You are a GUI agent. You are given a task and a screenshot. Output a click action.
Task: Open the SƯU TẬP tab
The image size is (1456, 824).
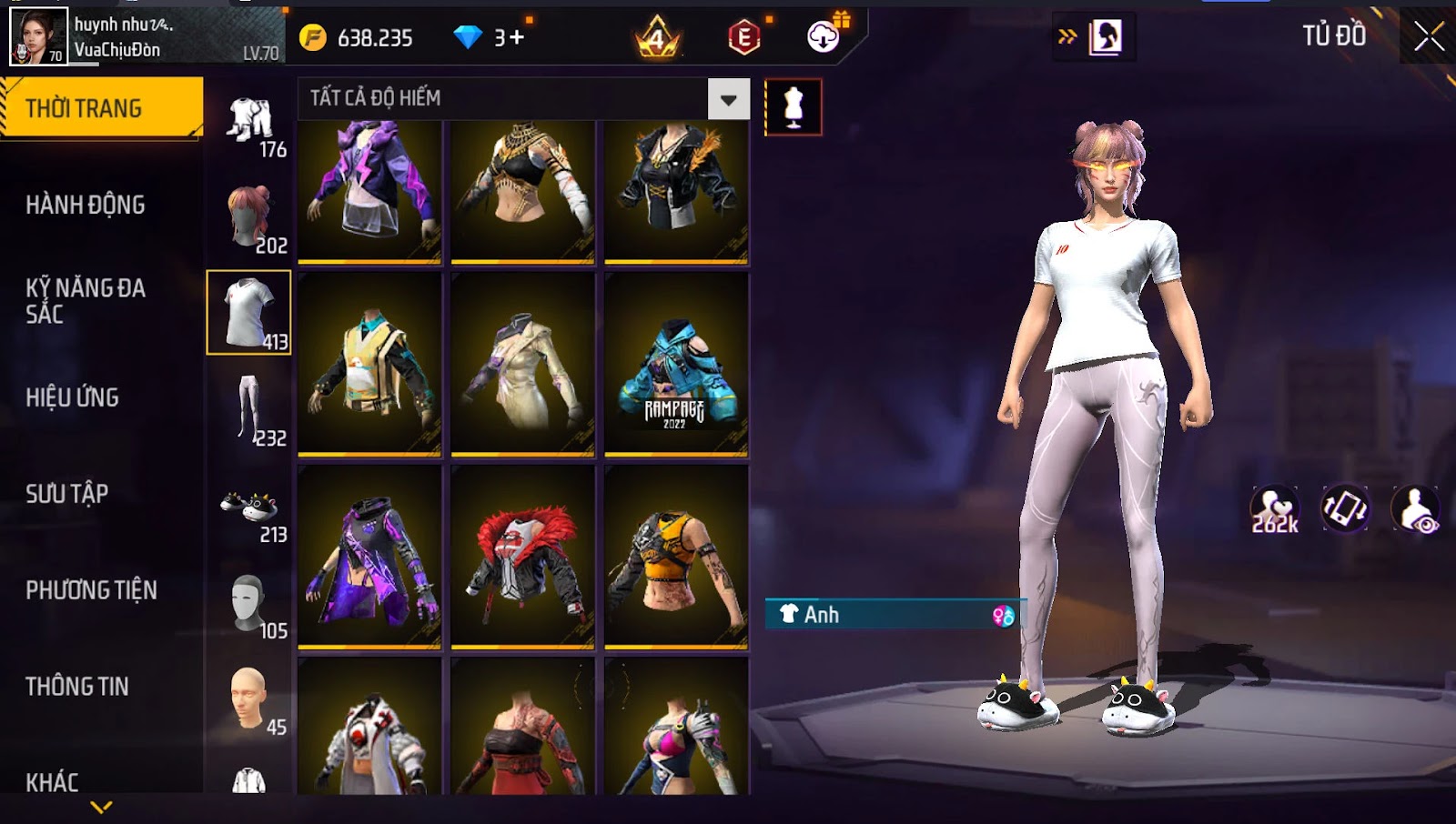coord(67,494)
